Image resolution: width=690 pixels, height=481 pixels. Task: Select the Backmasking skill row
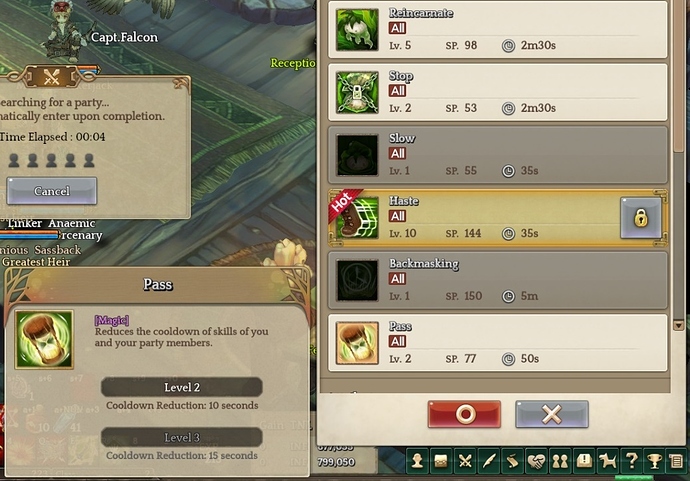click(x=498, y=280)
